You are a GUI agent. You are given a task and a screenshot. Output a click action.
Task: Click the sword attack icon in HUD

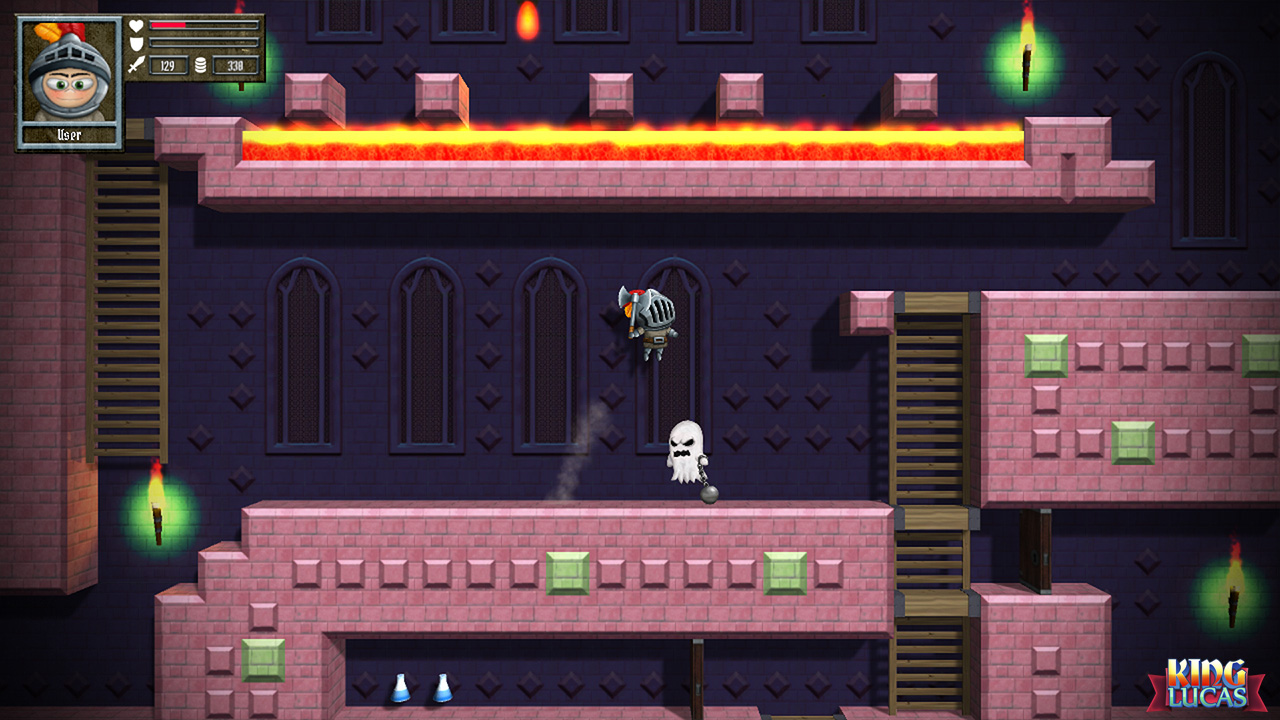[x=136, y=63]
